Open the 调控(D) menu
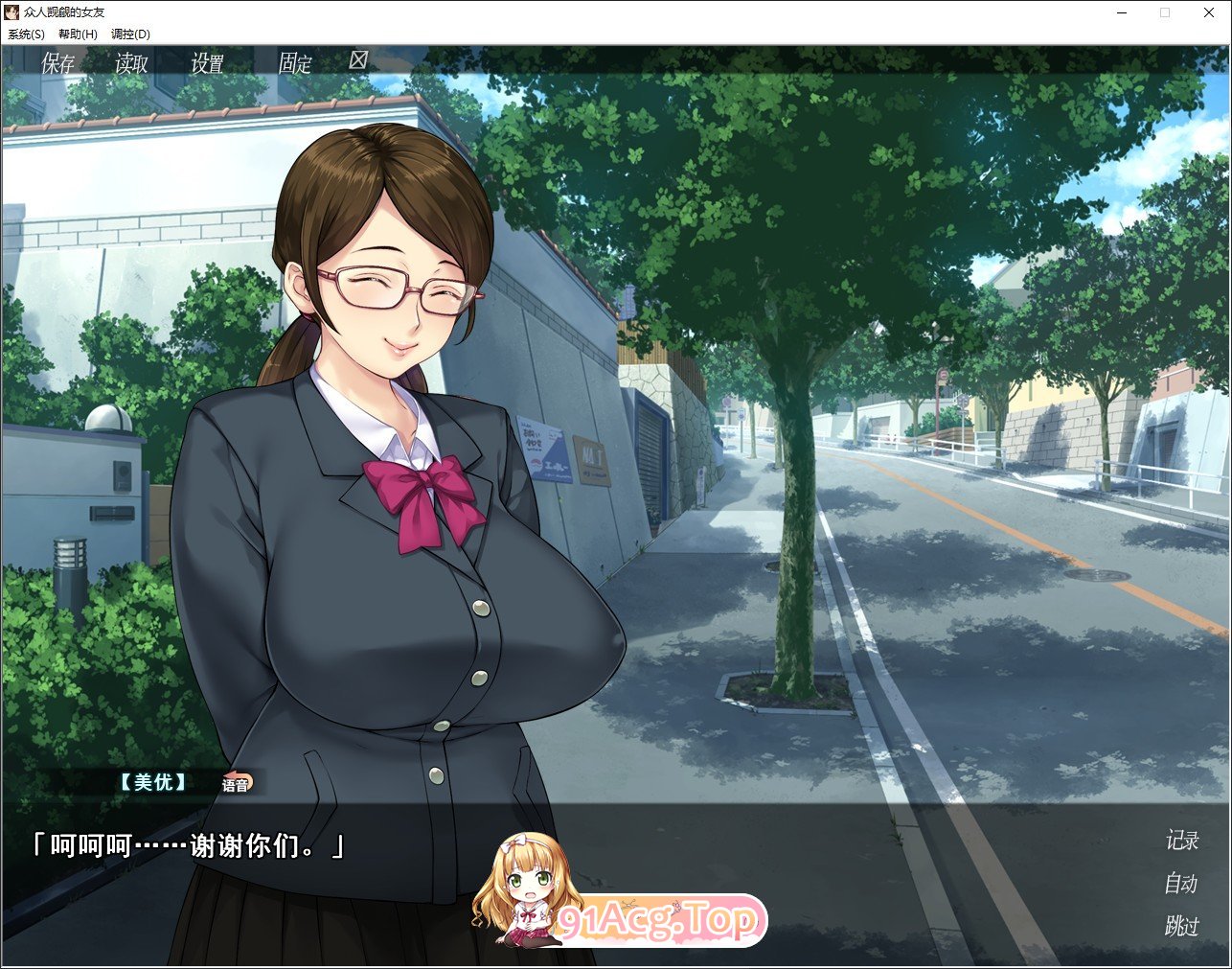1232x969 pixels. pyautogui.click(x=130, y=34)
